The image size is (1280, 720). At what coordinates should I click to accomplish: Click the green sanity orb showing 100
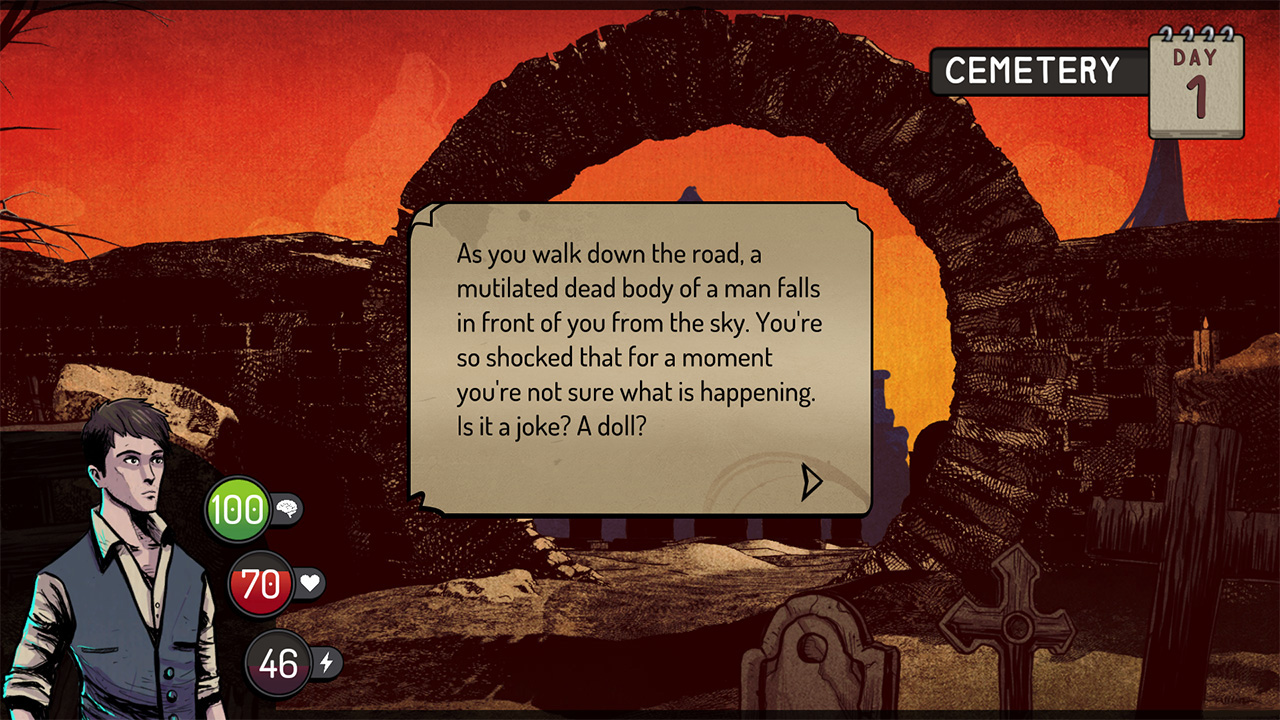238,507
